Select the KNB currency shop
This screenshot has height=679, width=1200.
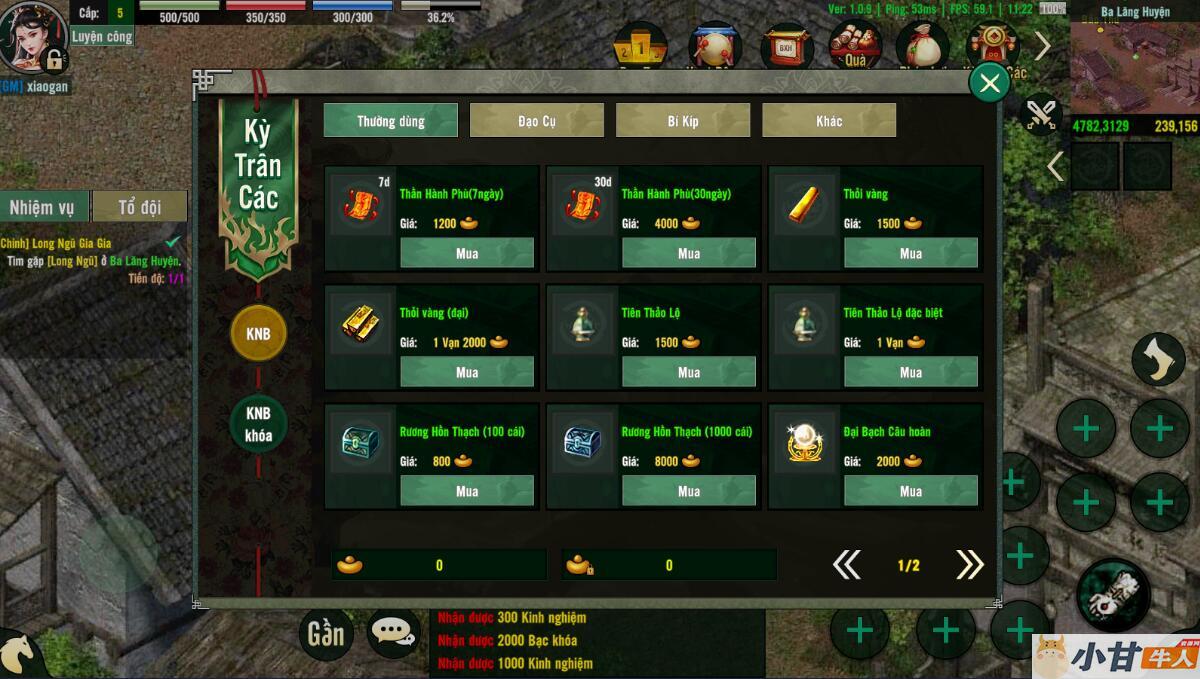pos(259,333)
